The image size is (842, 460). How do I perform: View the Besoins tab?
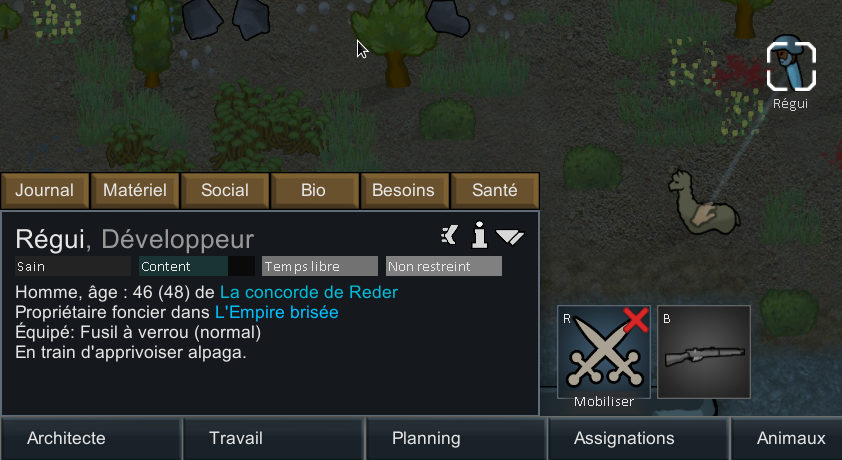[404, 190]
